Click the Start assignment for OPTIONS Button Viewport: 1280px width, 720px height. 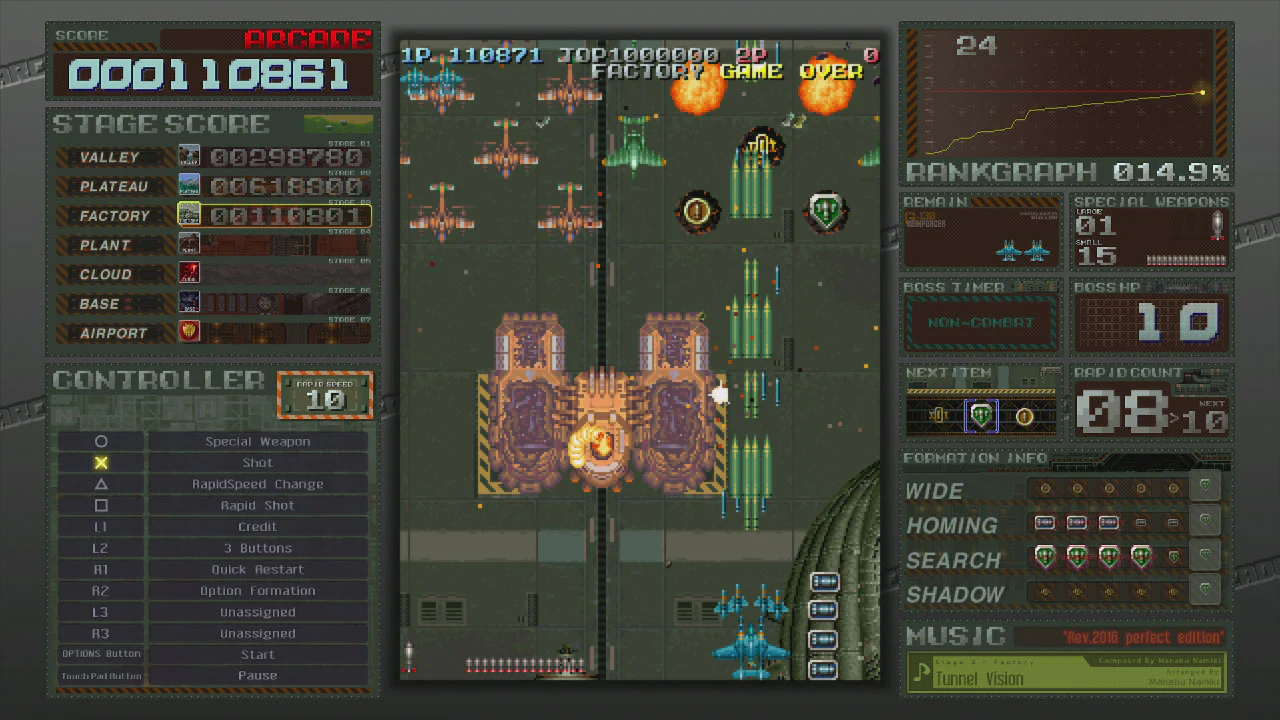point(257,654)
